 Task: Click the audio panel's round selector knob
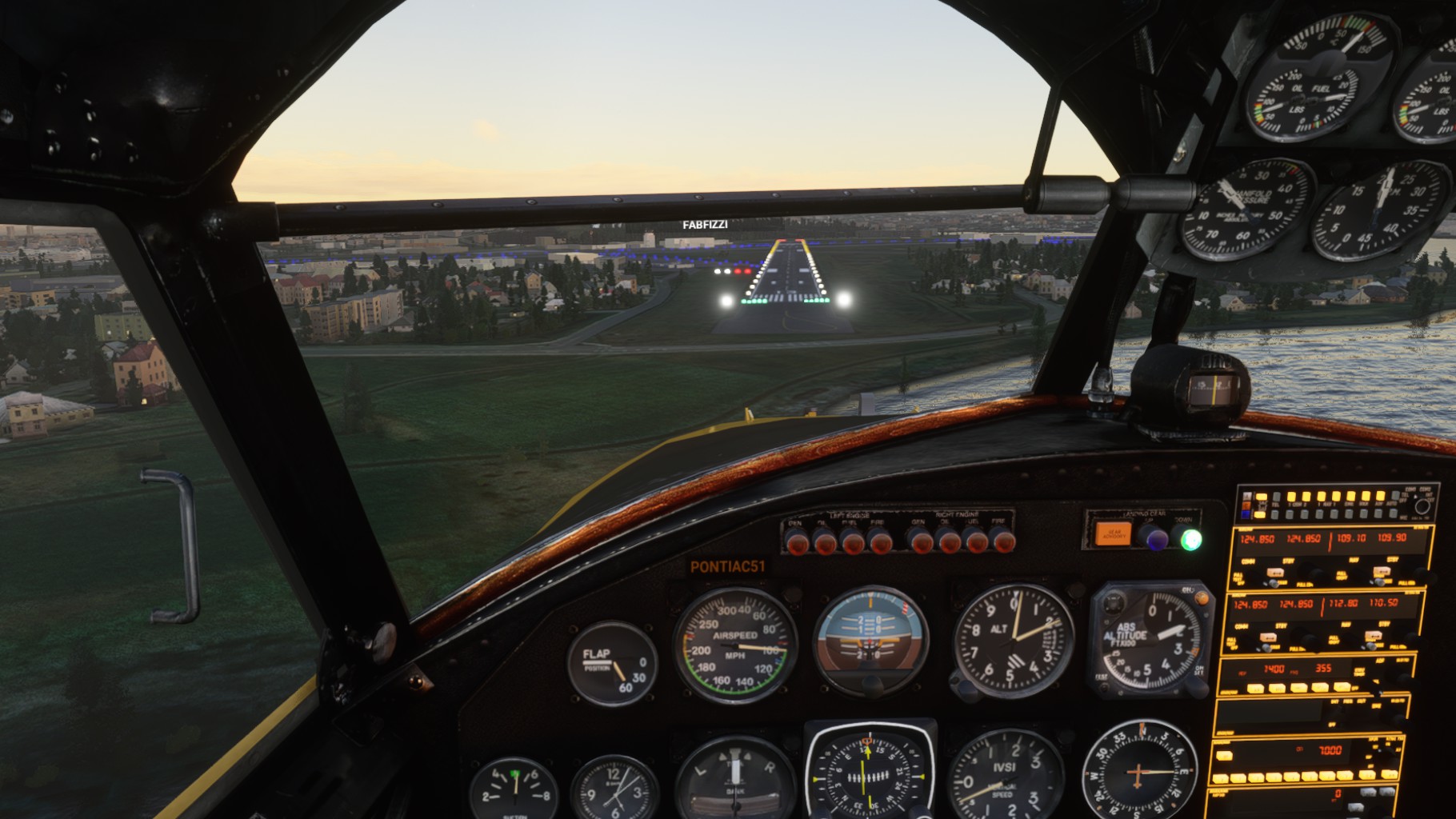click(x=1422, y=505)
